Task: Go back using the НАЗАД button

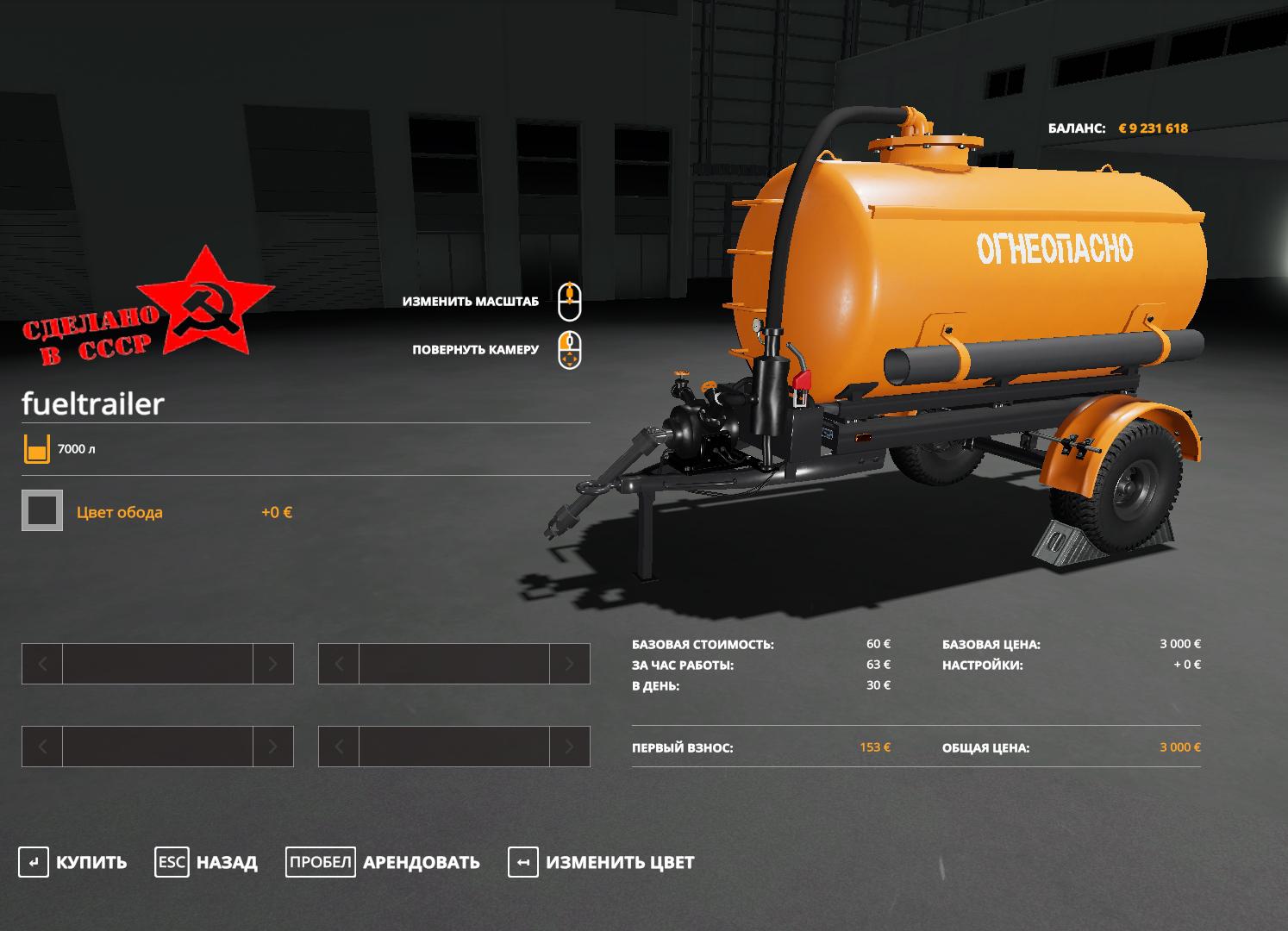Action: coord(207,862)
